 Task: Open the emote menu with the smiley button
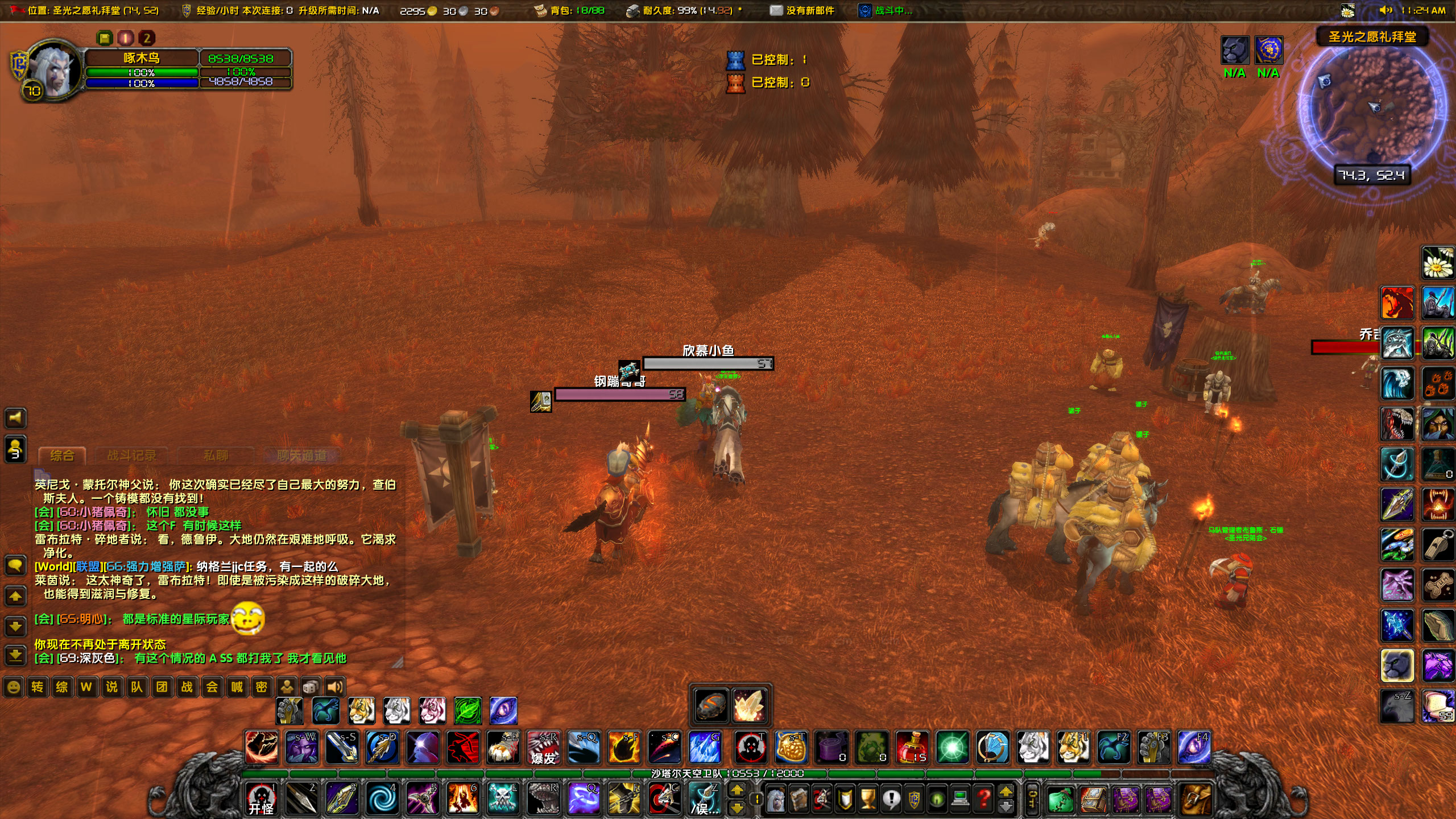tap(14, 687)
